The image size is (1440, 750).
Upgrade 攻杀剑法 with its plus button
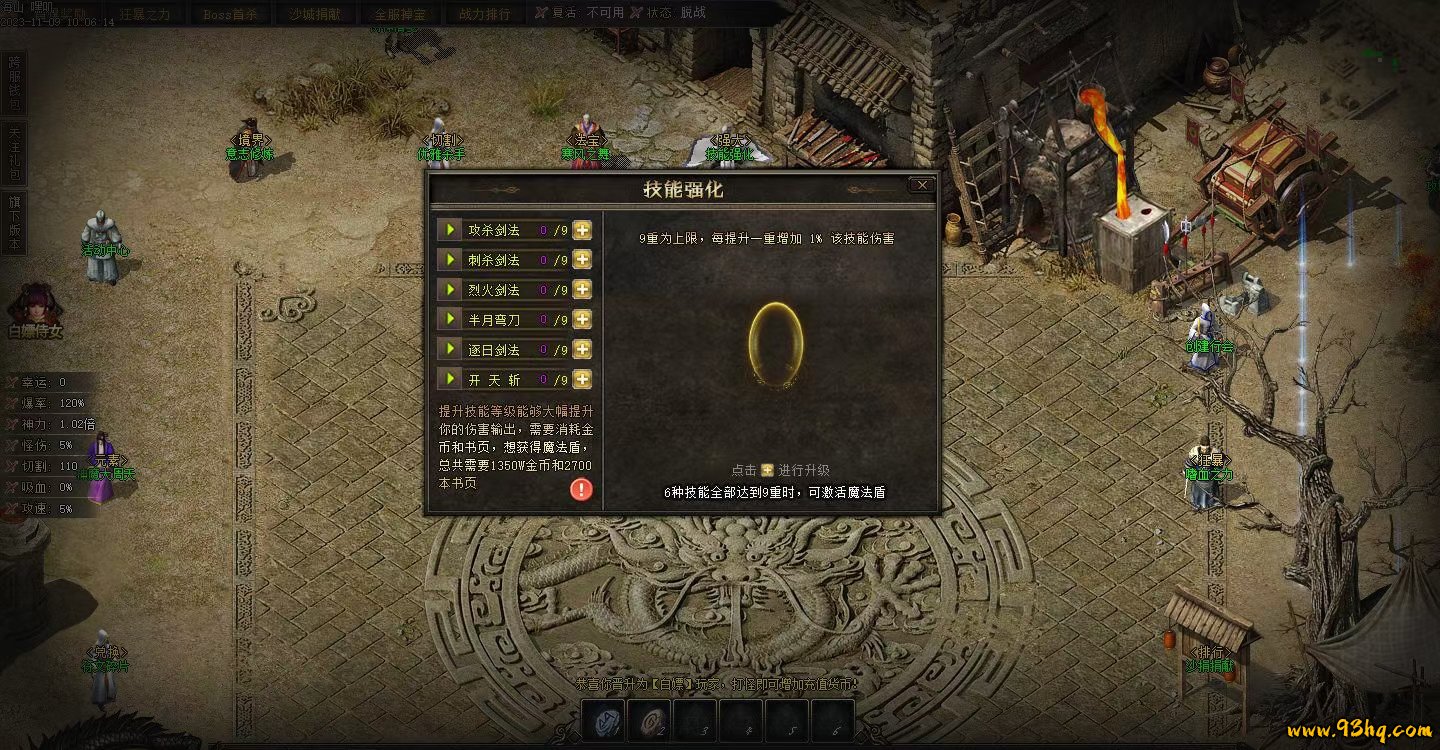click(x=582, y=230)
